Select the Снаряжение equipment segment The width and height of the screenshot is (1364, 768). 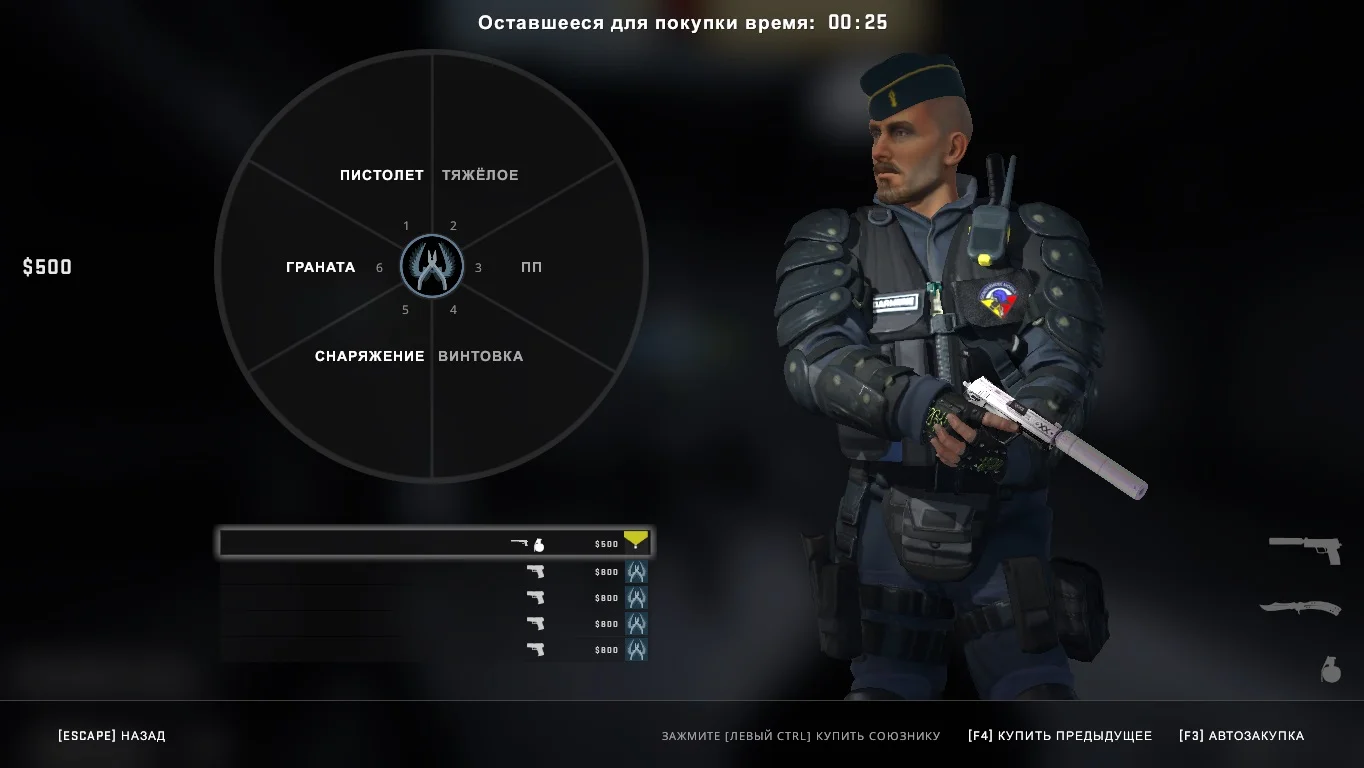(x=369, y=356)
